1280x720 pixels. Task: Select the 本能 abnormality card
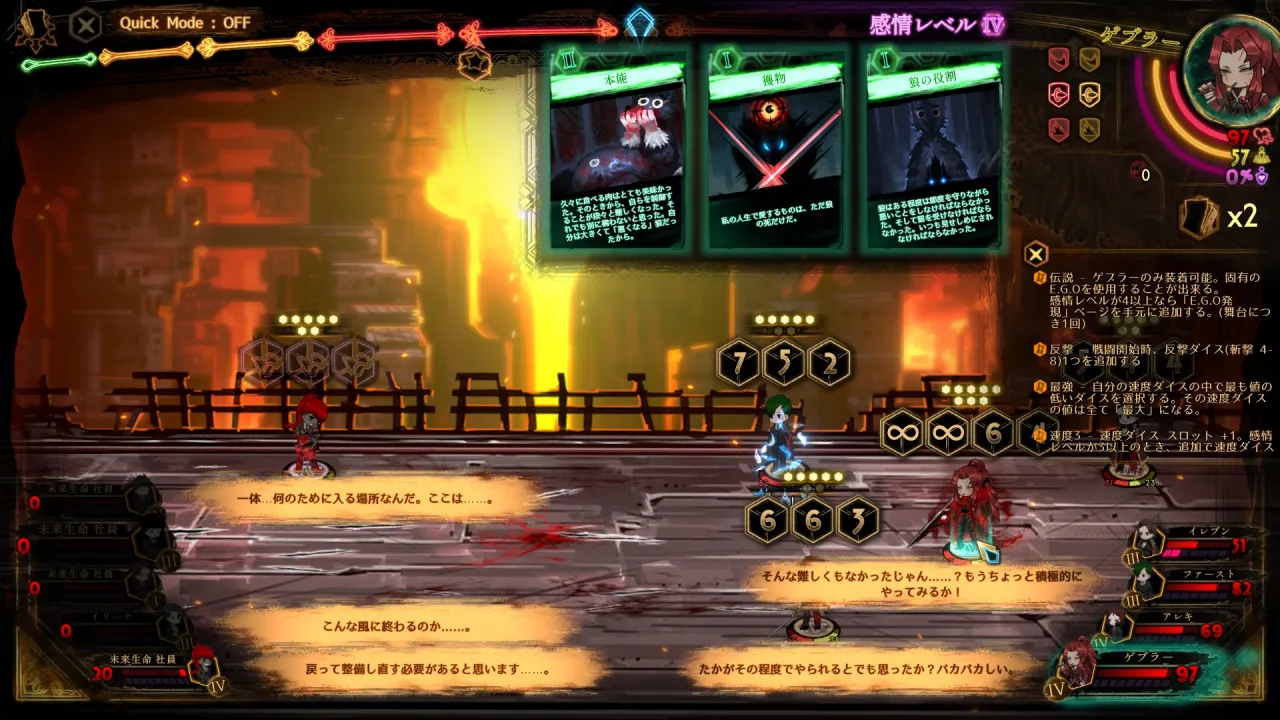click(x=617, y=150)
